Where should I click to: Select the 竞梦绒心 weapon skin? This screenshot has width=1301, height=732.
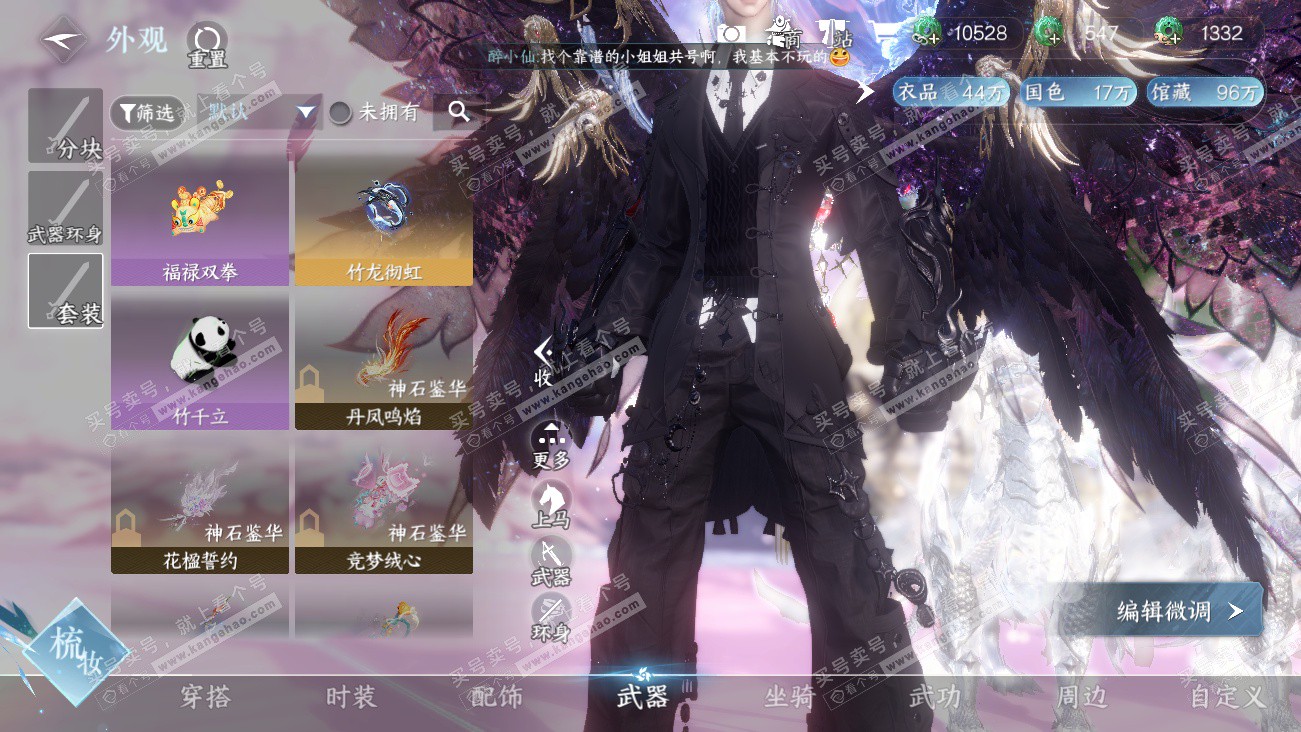384,506
